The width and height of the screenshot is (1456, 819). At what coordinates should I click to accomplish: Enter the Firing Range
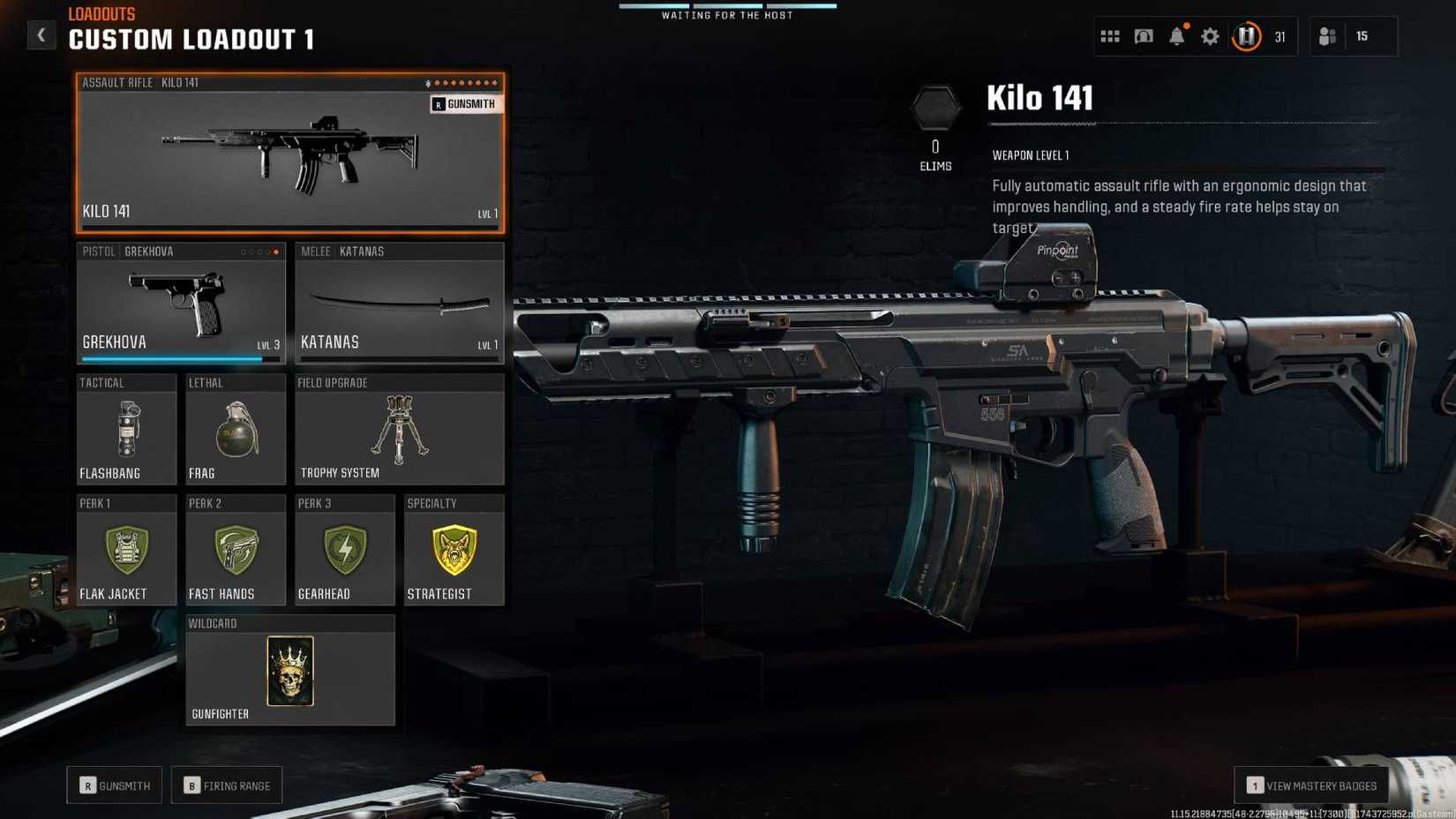click(227, 785)
